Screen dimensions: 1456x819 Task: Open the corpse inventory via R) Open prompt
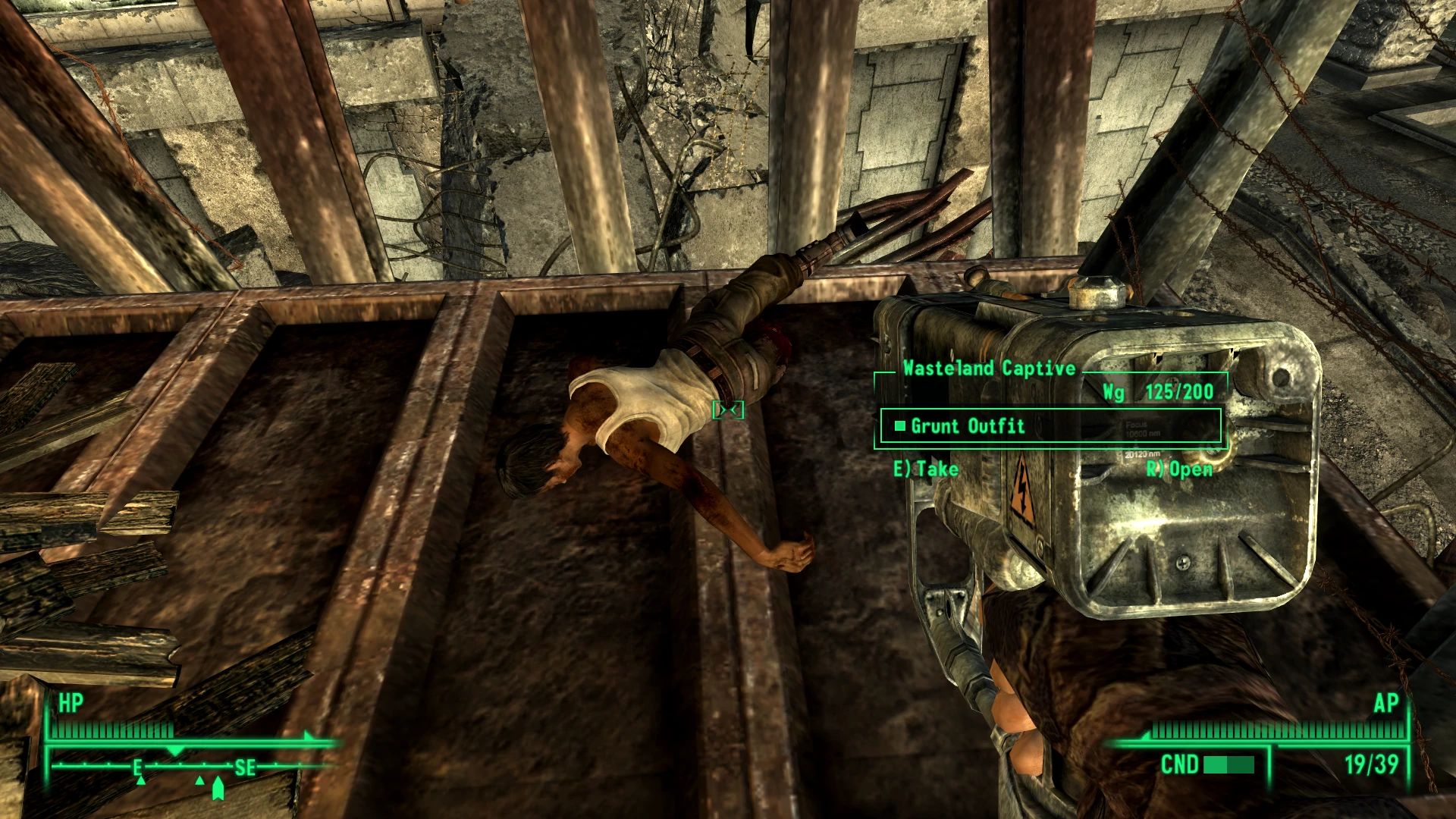[1178, 469]
